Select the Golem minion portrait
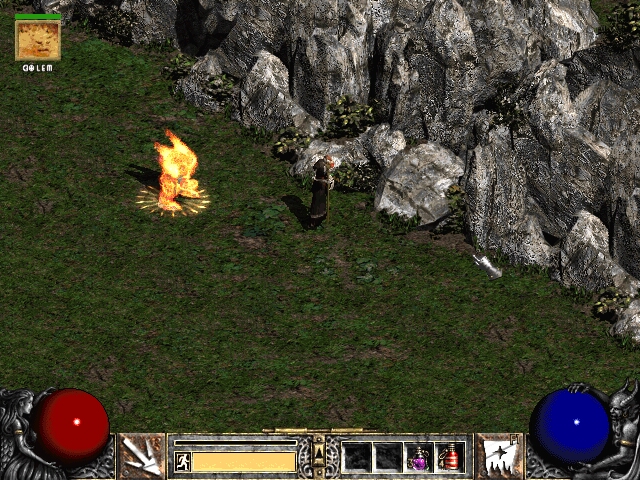The image size is (640, 480). 38,40
